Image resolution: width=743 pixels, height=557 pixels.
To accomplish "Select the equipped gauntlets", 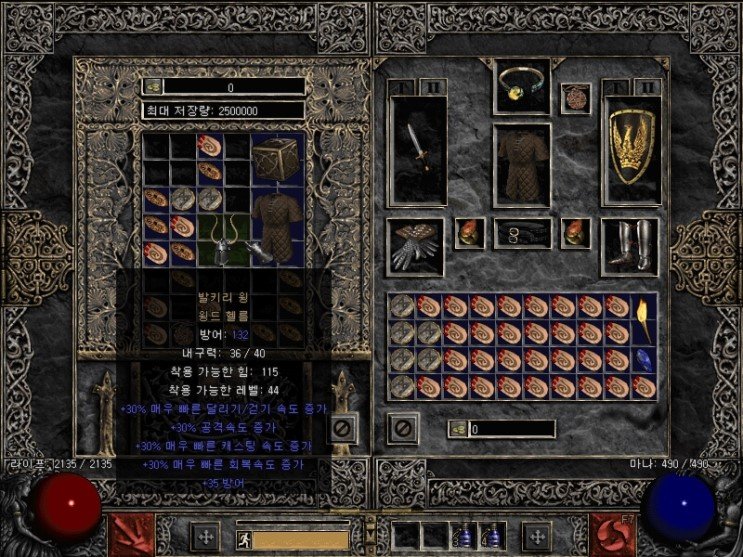I will [x=415, y=244].
